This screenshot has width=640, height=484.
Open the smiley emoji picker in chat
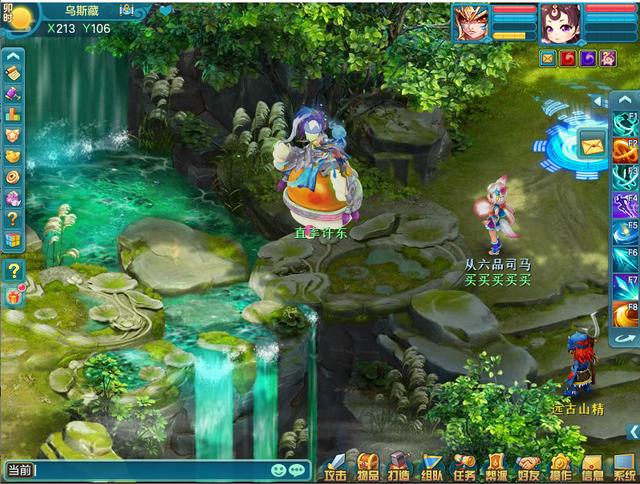click(278, 469)
